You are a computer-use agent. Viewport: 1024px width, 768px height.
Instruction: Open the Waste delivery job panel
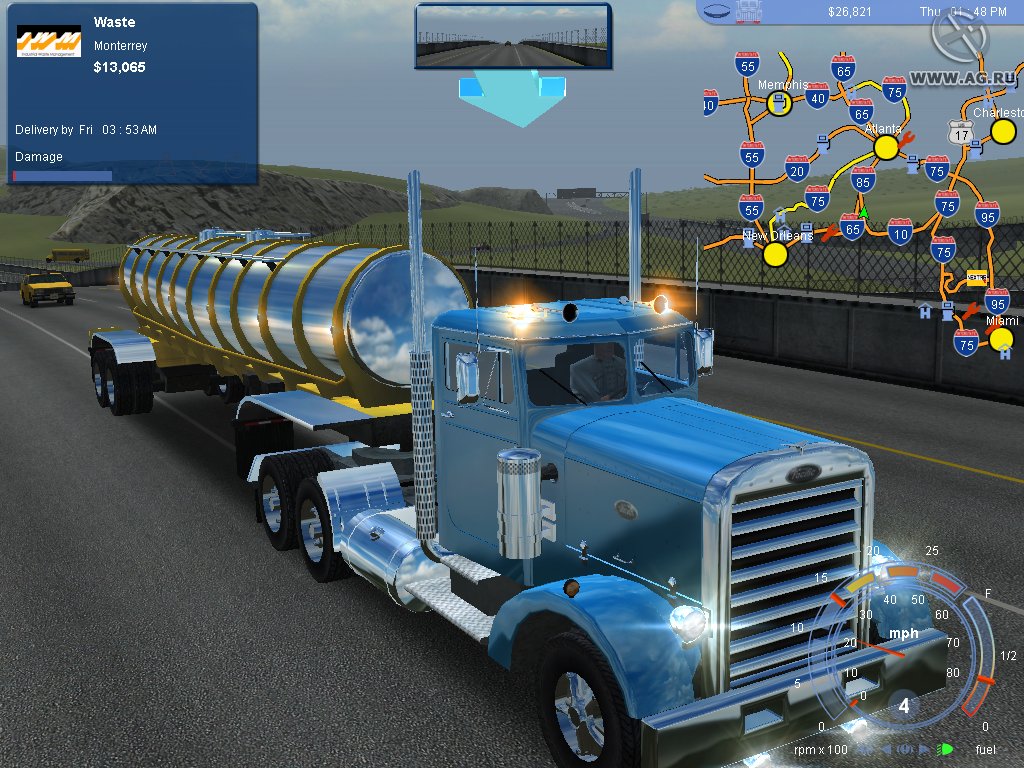[132, 93]
